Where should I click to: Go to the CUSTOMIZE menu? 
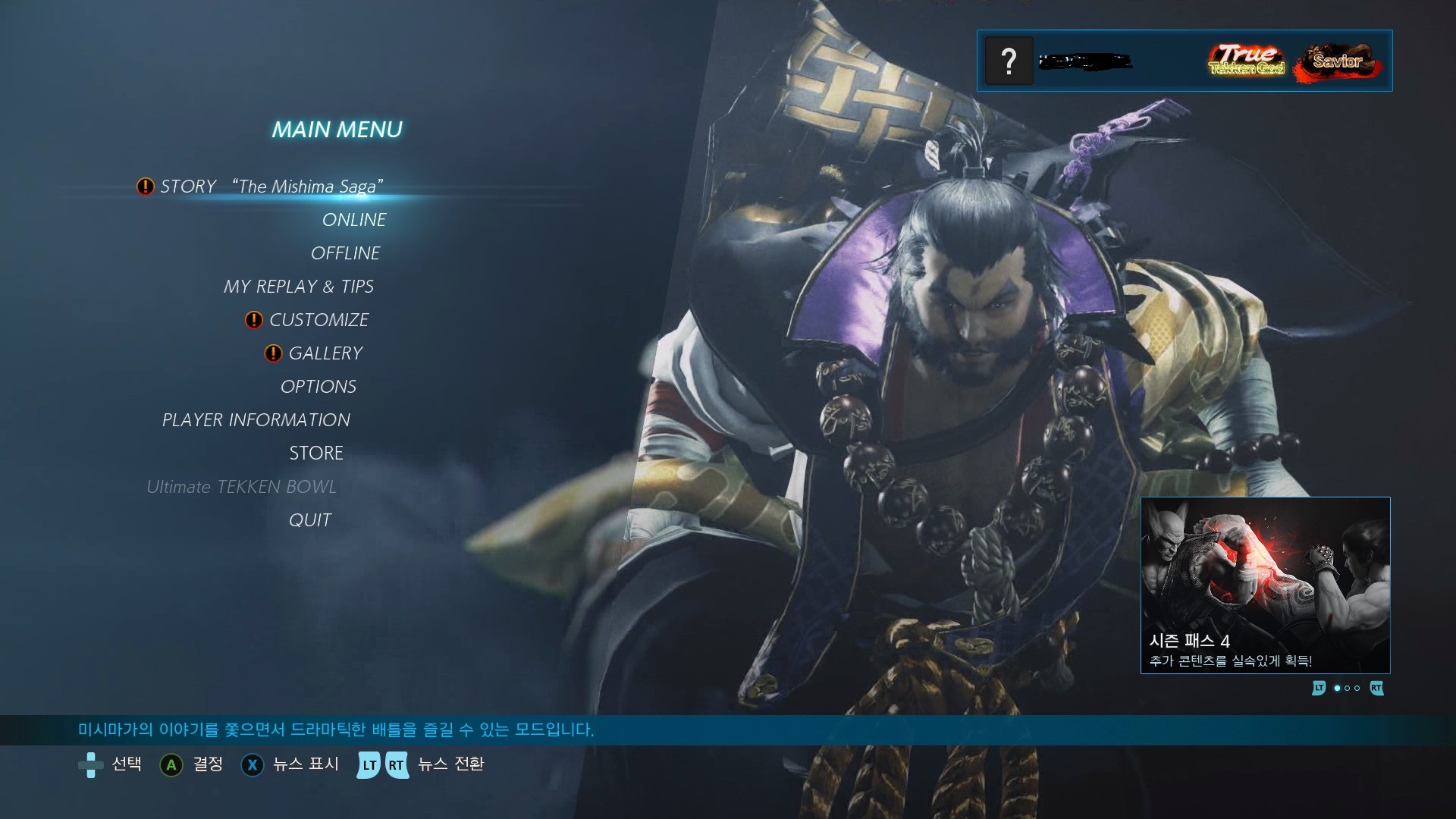[318, 320]
